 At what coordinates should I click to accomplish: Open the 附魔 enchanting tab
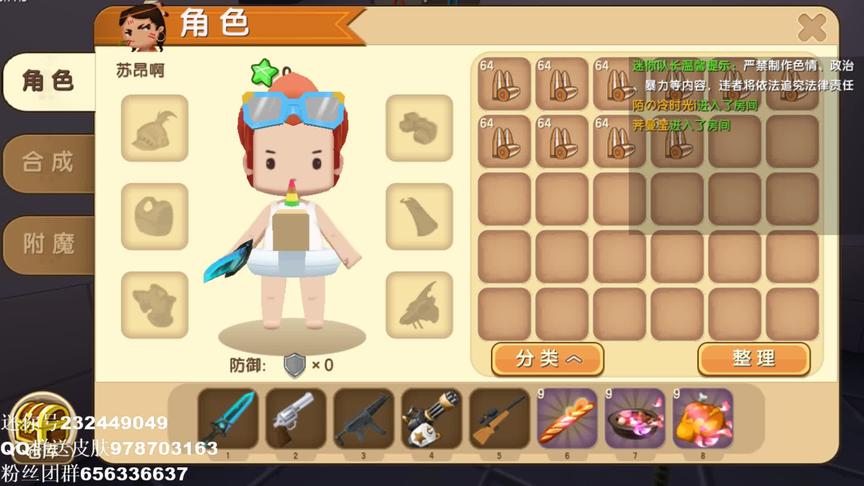(48, 243)
